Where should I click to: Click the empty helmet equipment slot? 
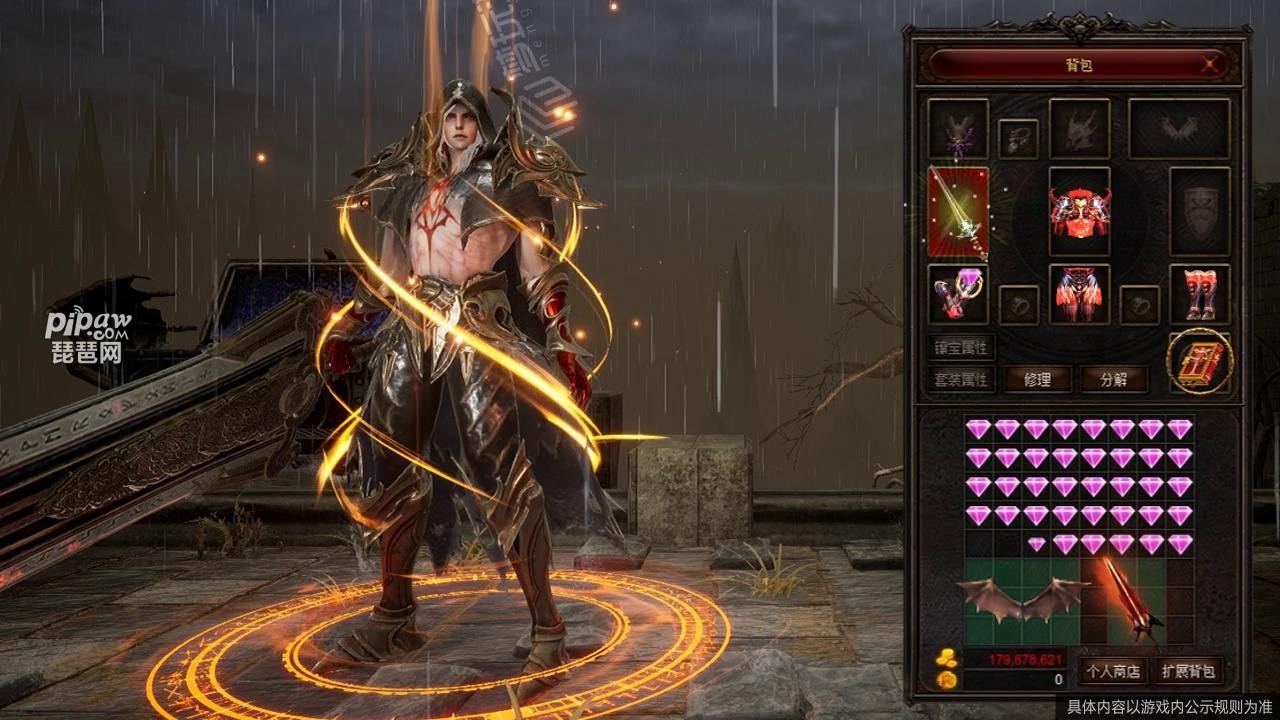(1079, 127)
